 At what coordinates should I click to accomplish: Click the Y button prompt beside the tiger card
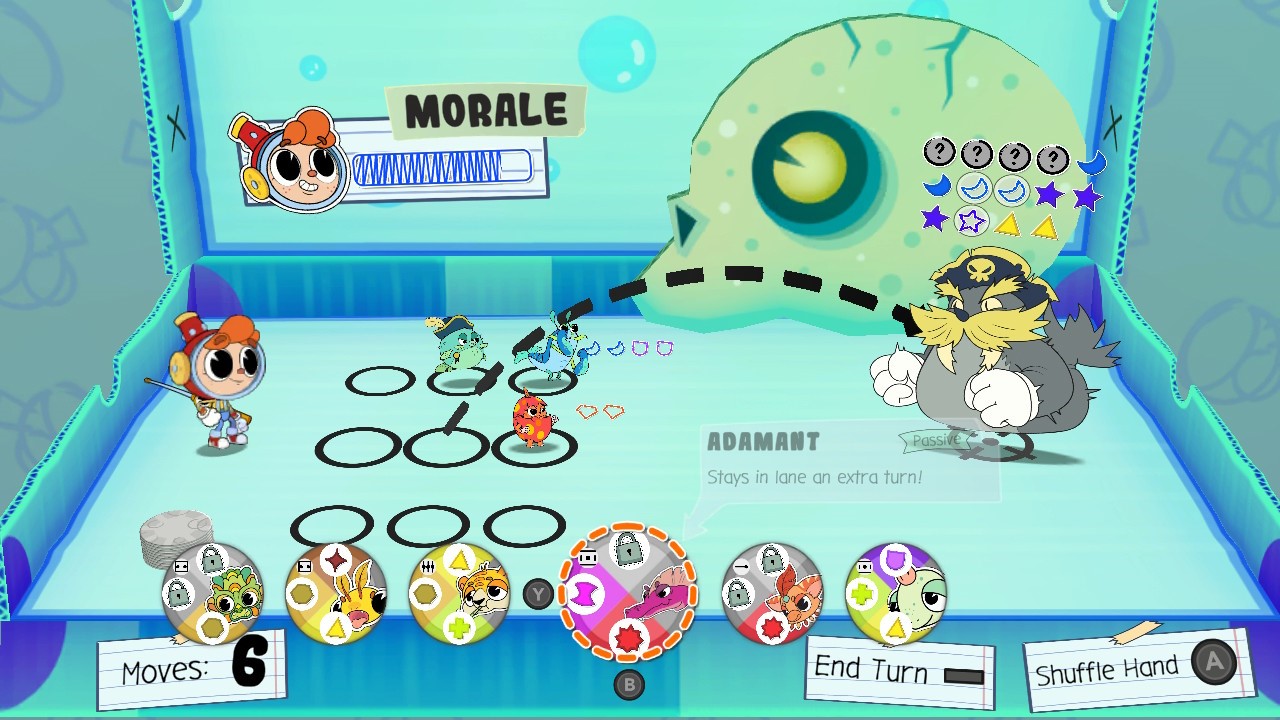539,593
